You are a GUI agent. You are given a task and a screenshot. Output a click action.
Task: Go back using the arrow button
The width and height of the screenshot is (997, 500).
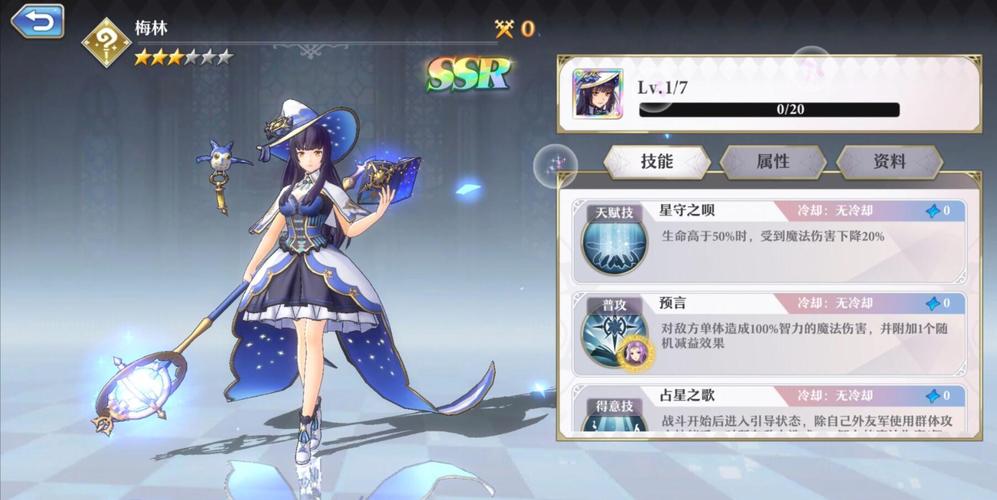coord(36,21)
